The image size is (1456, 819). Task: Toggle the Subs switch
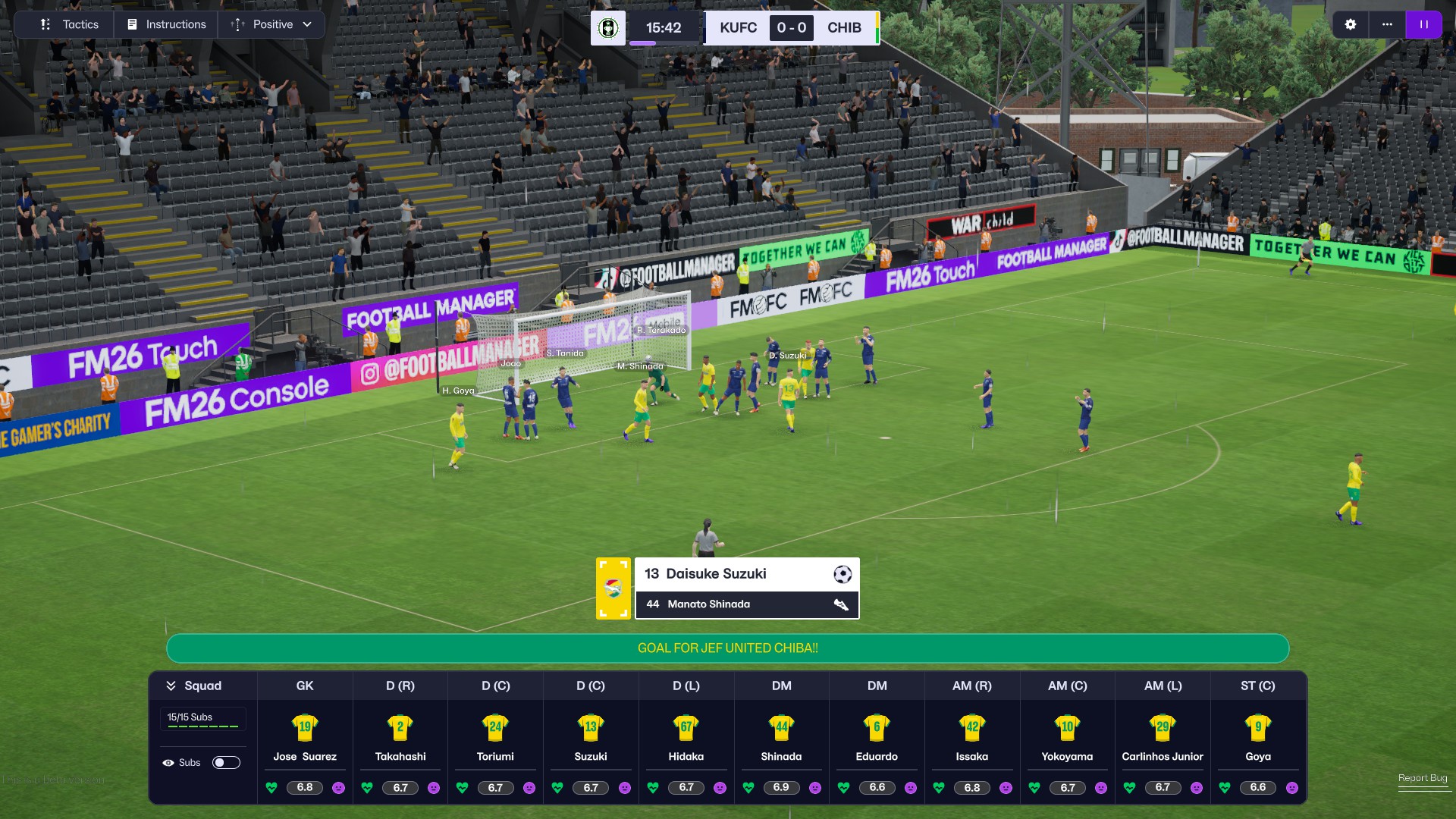click(x=226, y=762)
